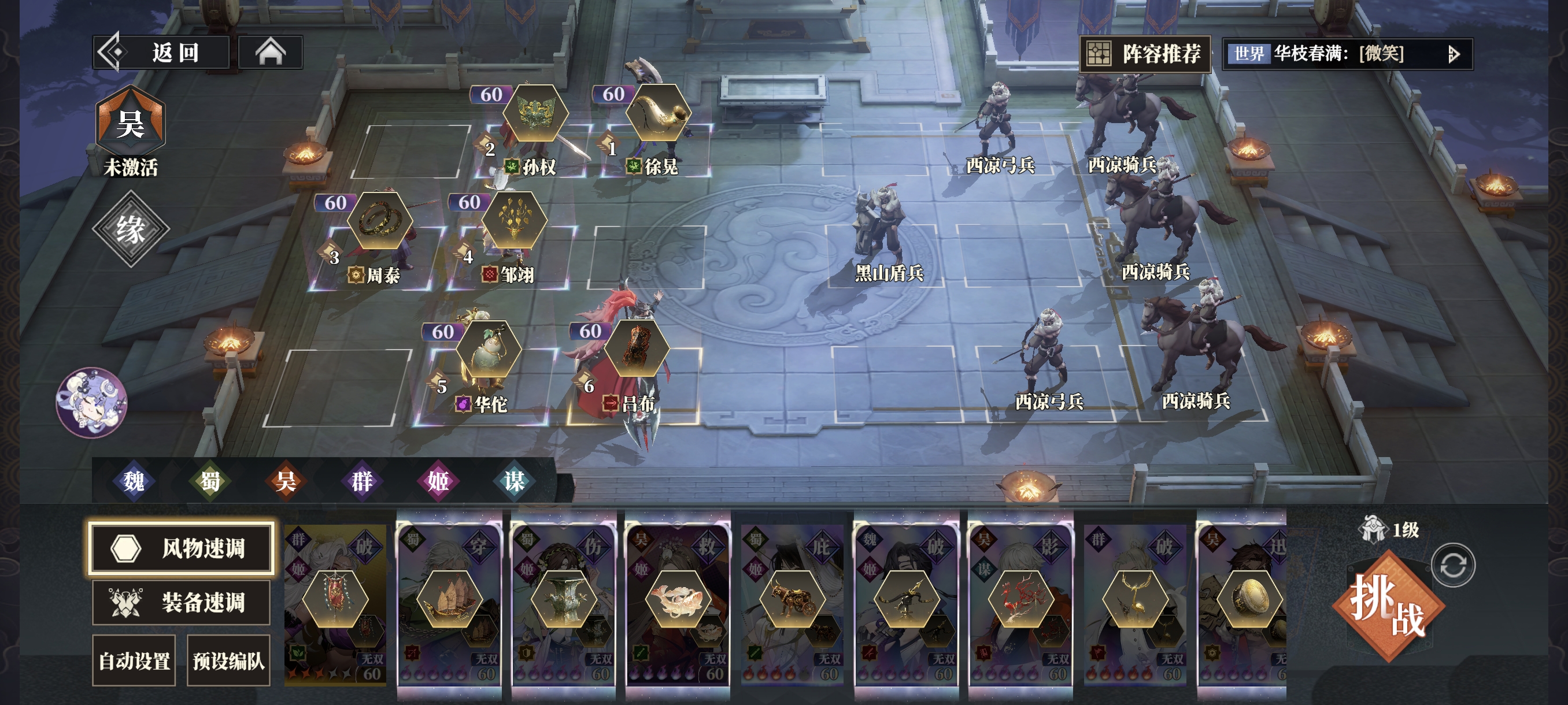Filter heroes by 蜀 faction
1568x705 pixels.
click(210, 481)
